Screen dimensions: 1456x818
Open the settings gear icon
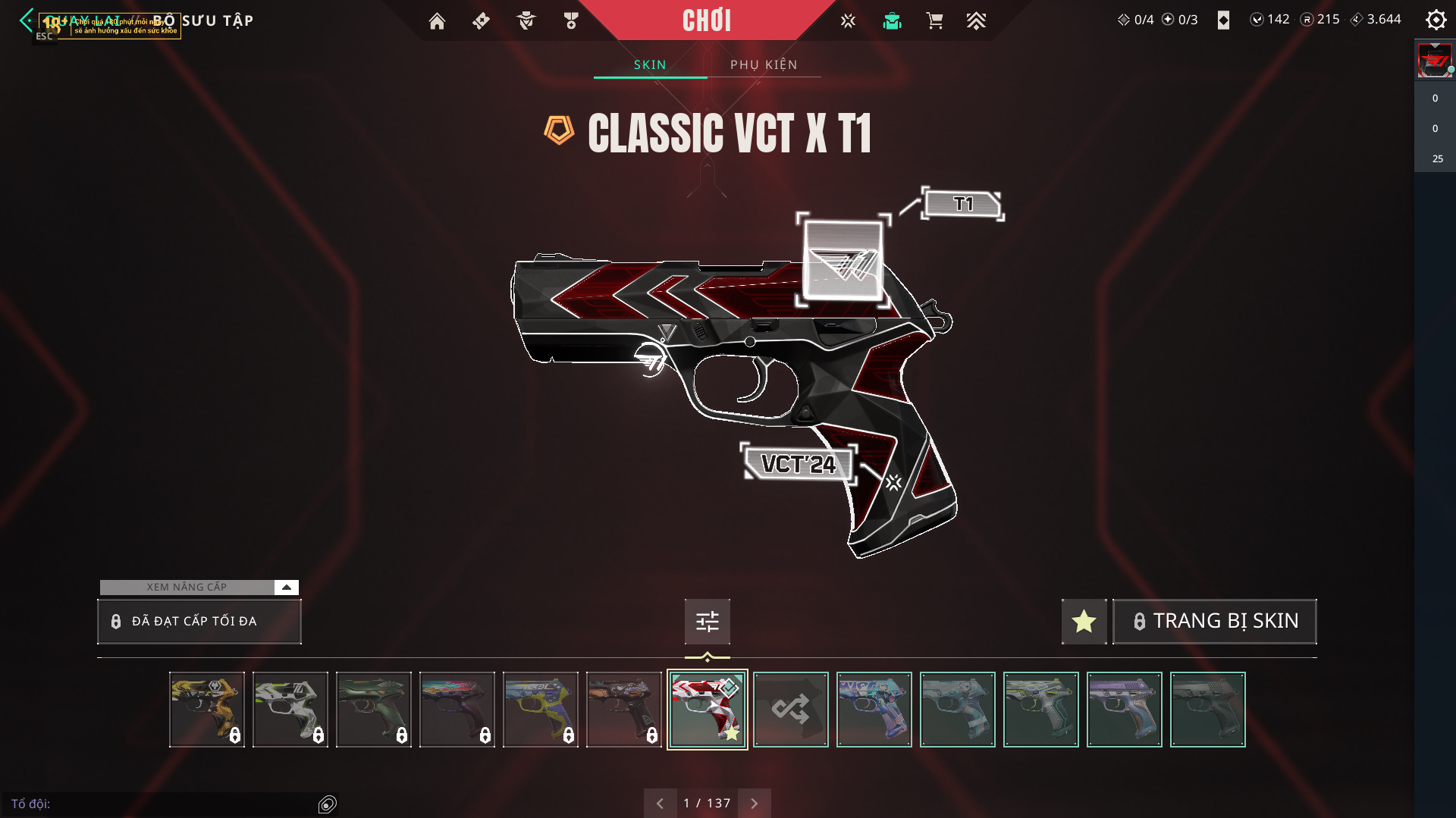pyautogui.click(x=1436, y=20)
